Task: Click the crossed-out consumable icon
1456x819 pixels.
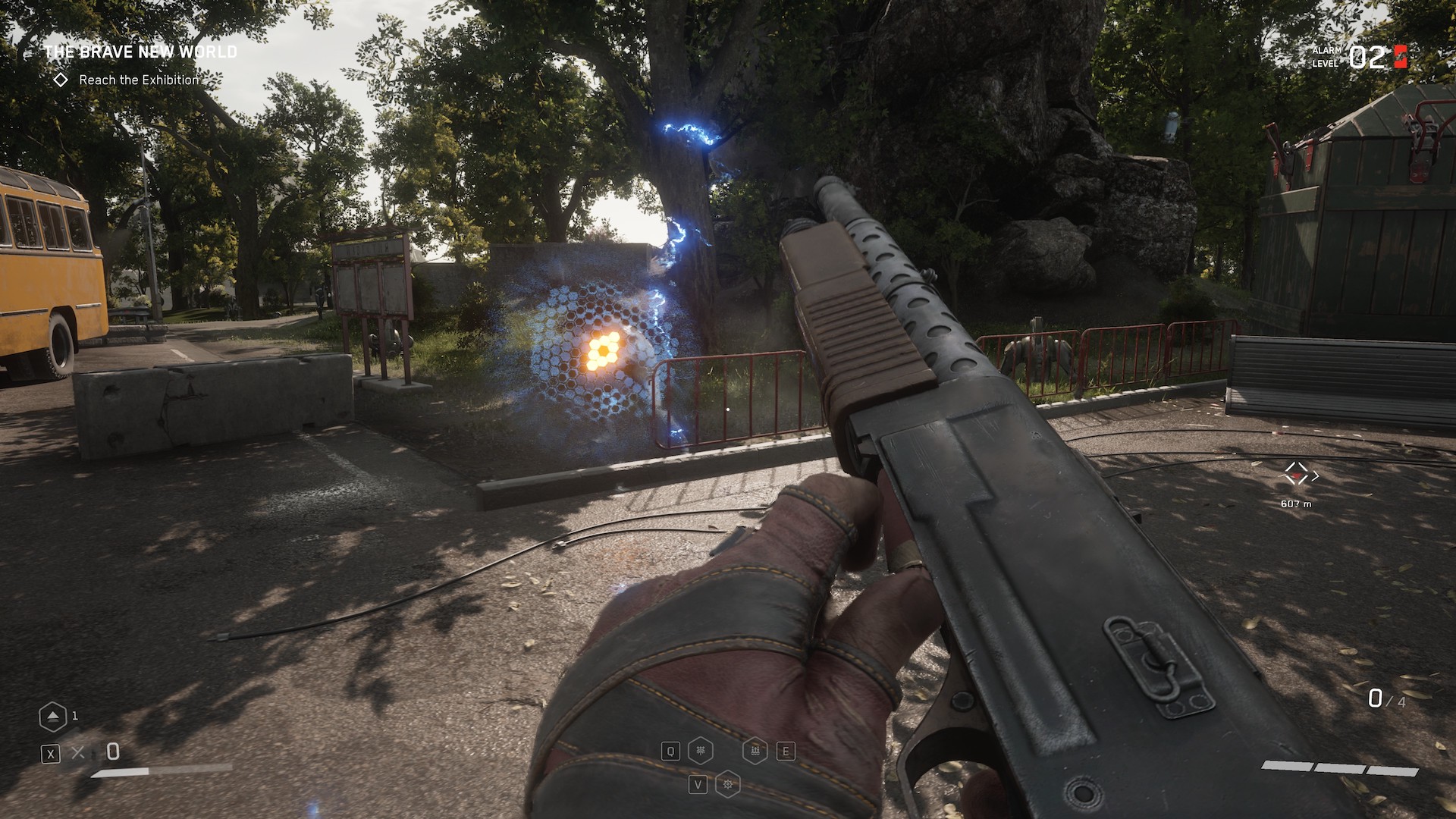Action: (78, 752)
